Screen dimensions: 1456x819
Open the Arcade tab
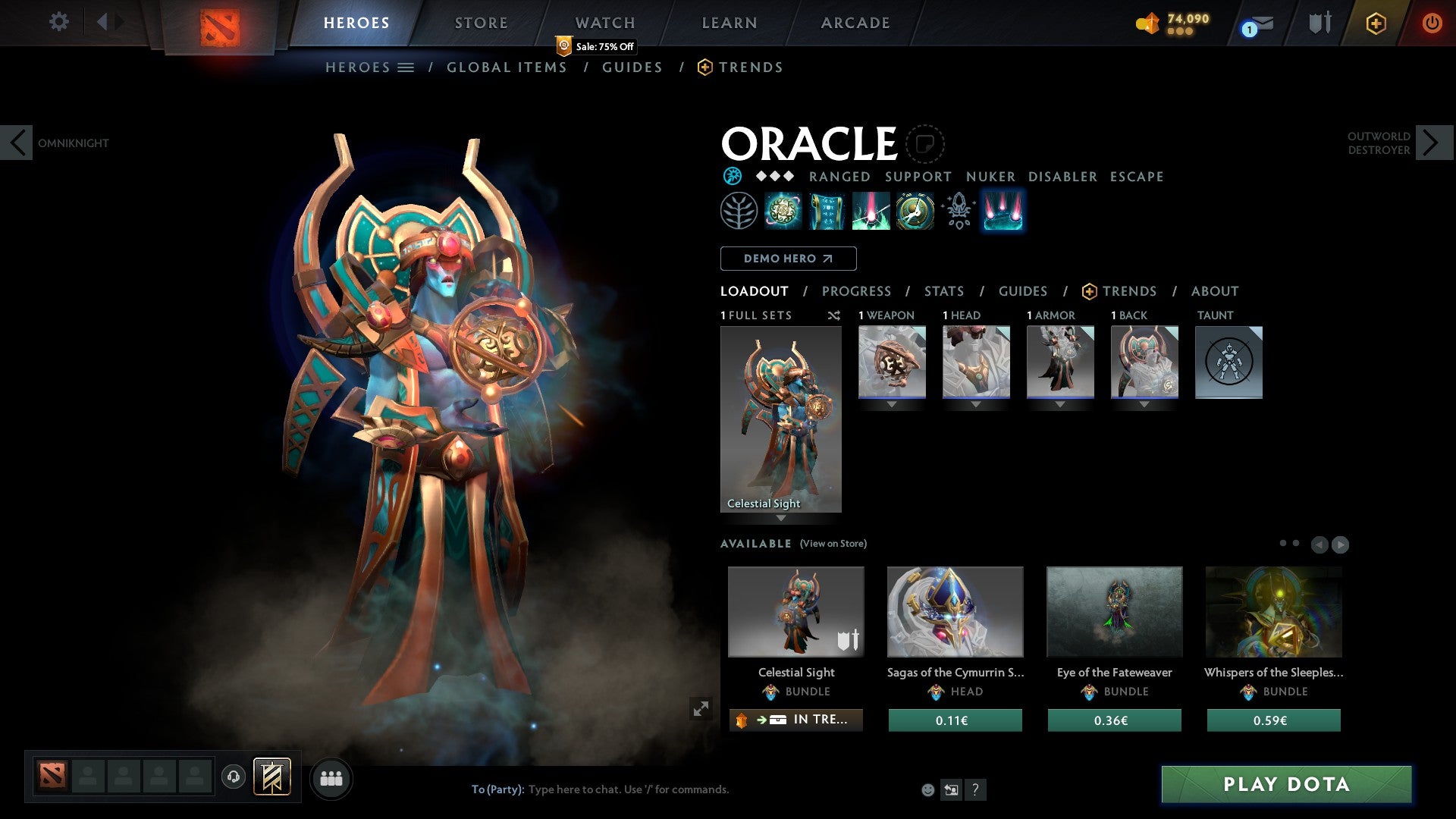tap(855, 23)
